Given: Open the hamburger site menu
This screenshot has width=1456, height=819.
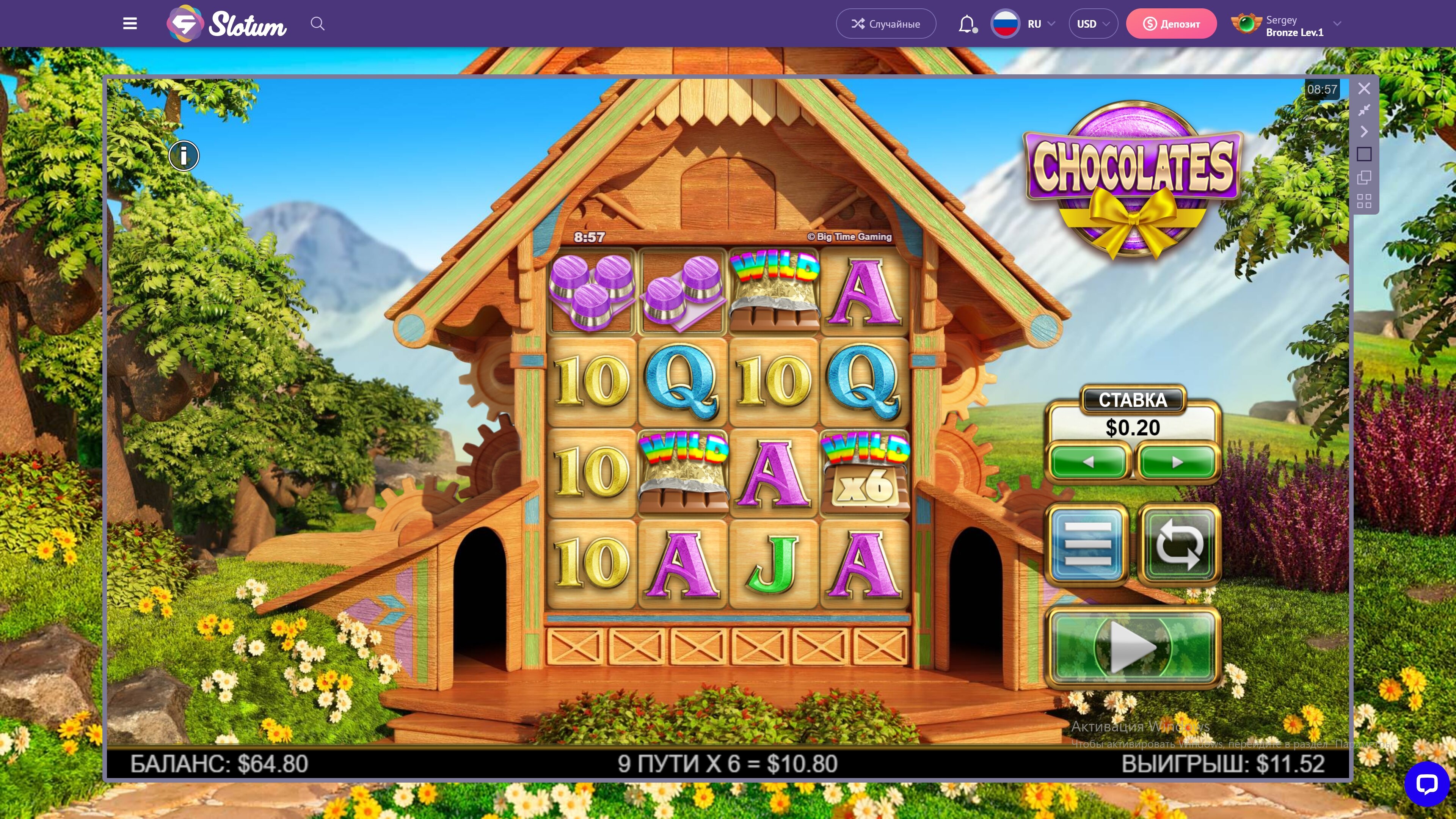Looking at the screenshot, I should [130, 24].
